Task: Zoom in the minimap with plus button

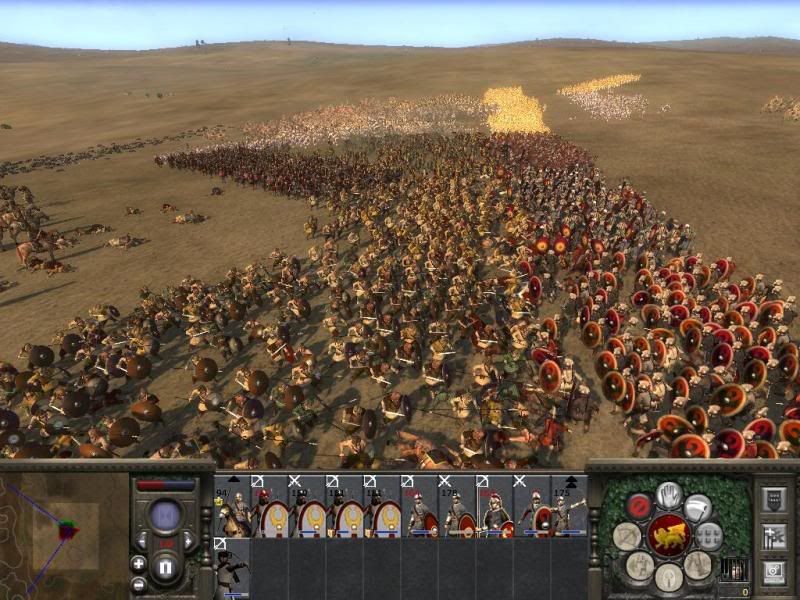Action: click(x=138, y=563)
